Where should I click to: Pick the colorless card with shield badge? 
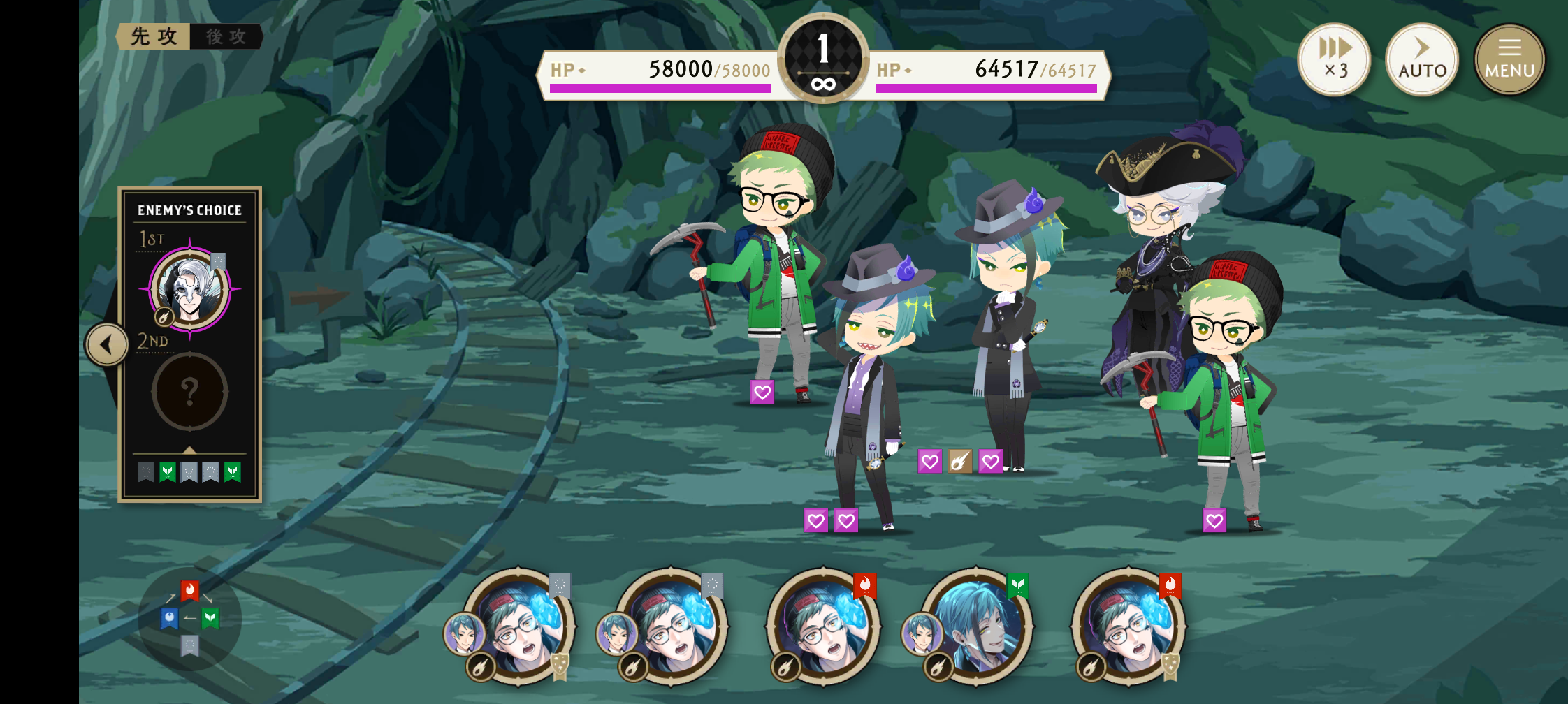(520, 626)
